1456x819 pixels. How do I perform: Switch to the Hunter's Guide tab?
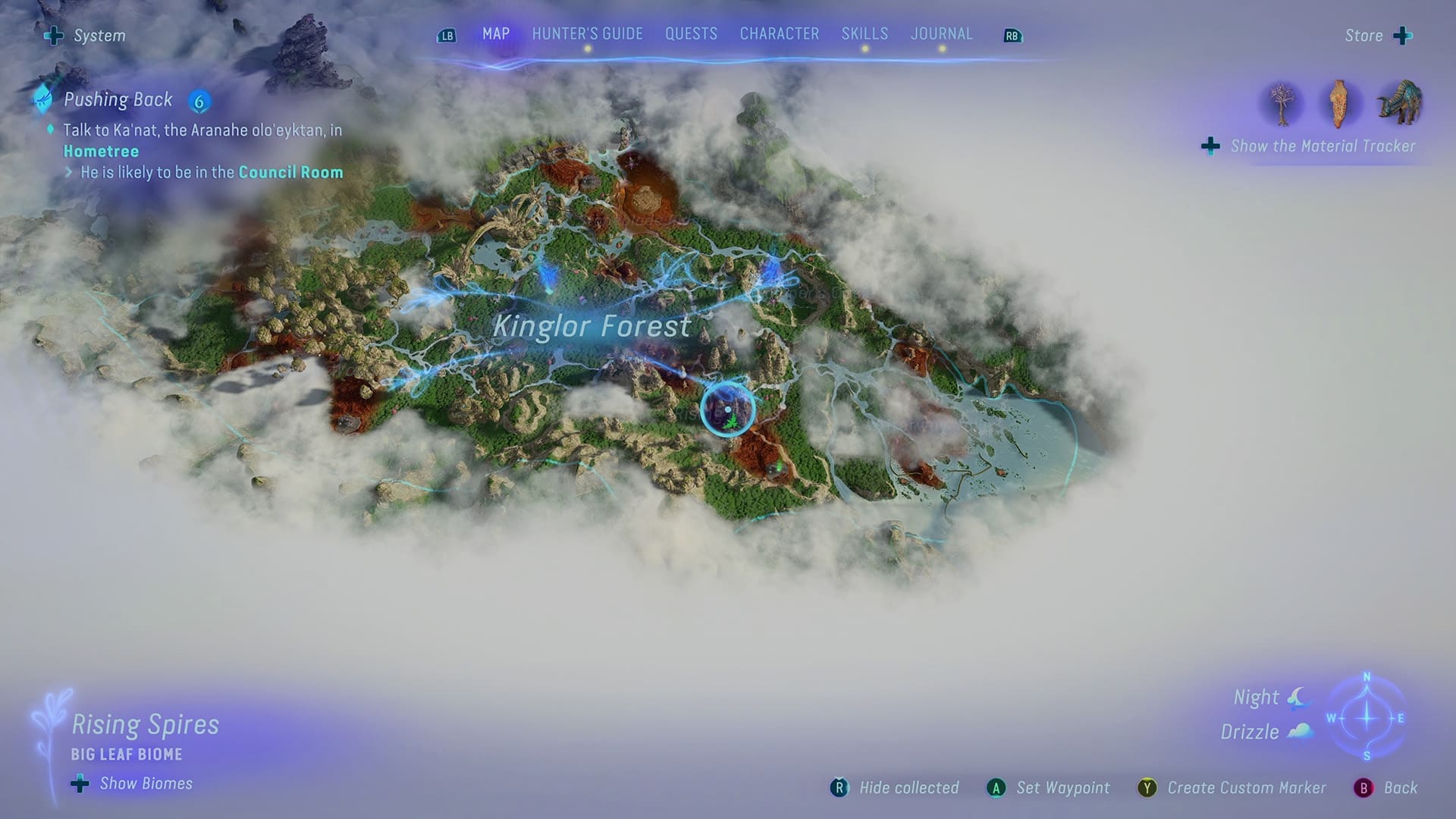click(x=586, y=33)
